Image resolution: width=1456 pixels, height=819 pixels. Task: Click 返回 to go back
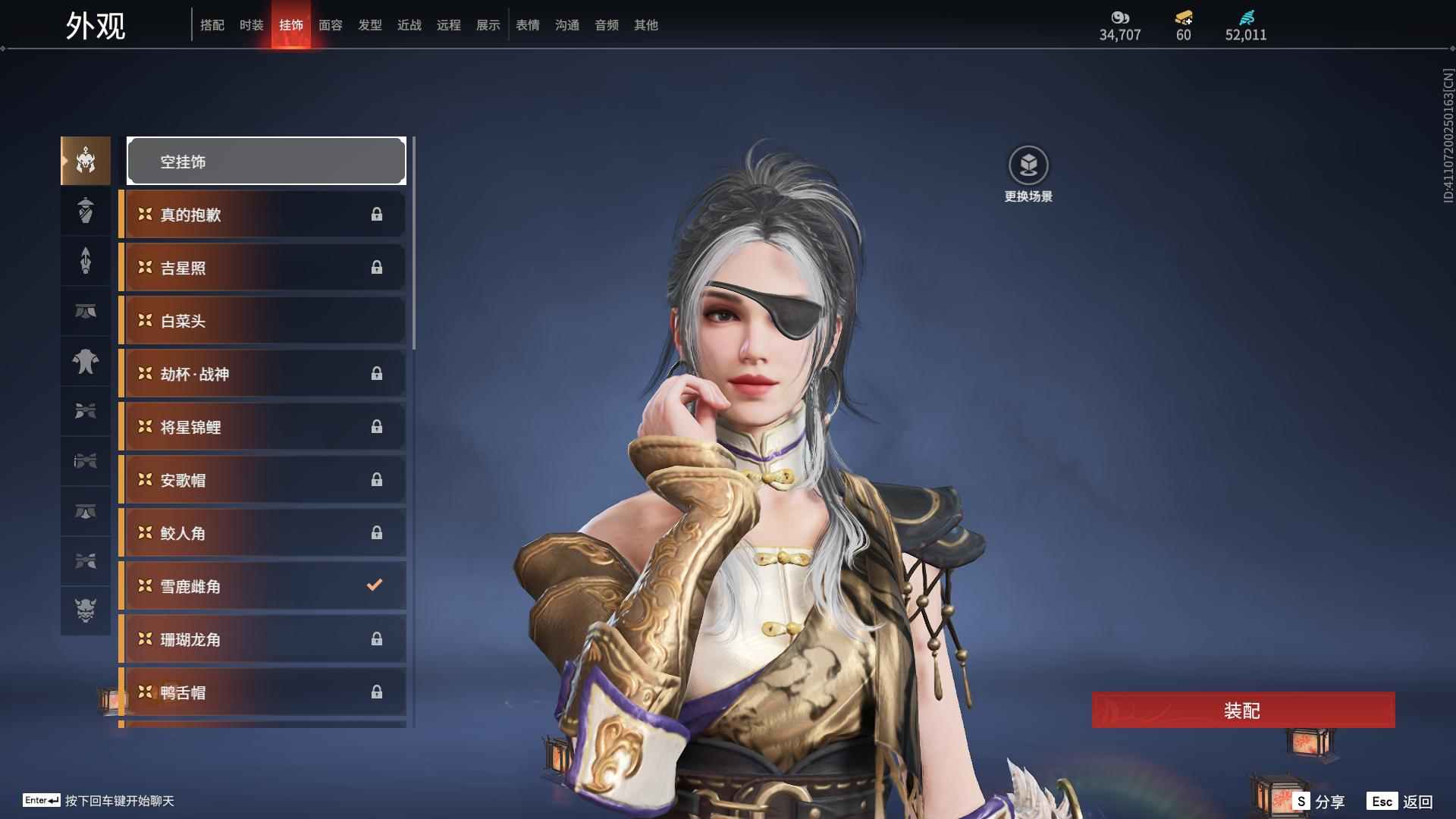point(1401,802)
